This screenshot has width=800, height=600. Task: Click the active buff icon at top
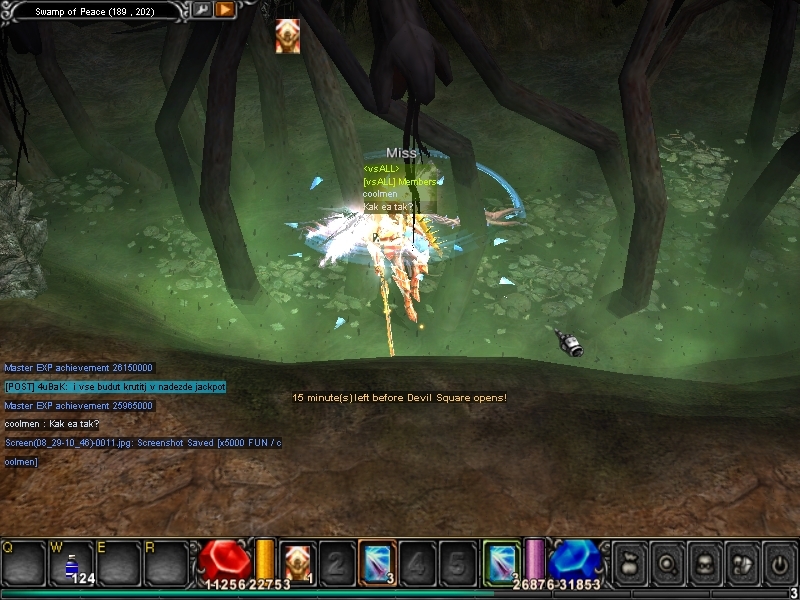click(x=287, y=35)
